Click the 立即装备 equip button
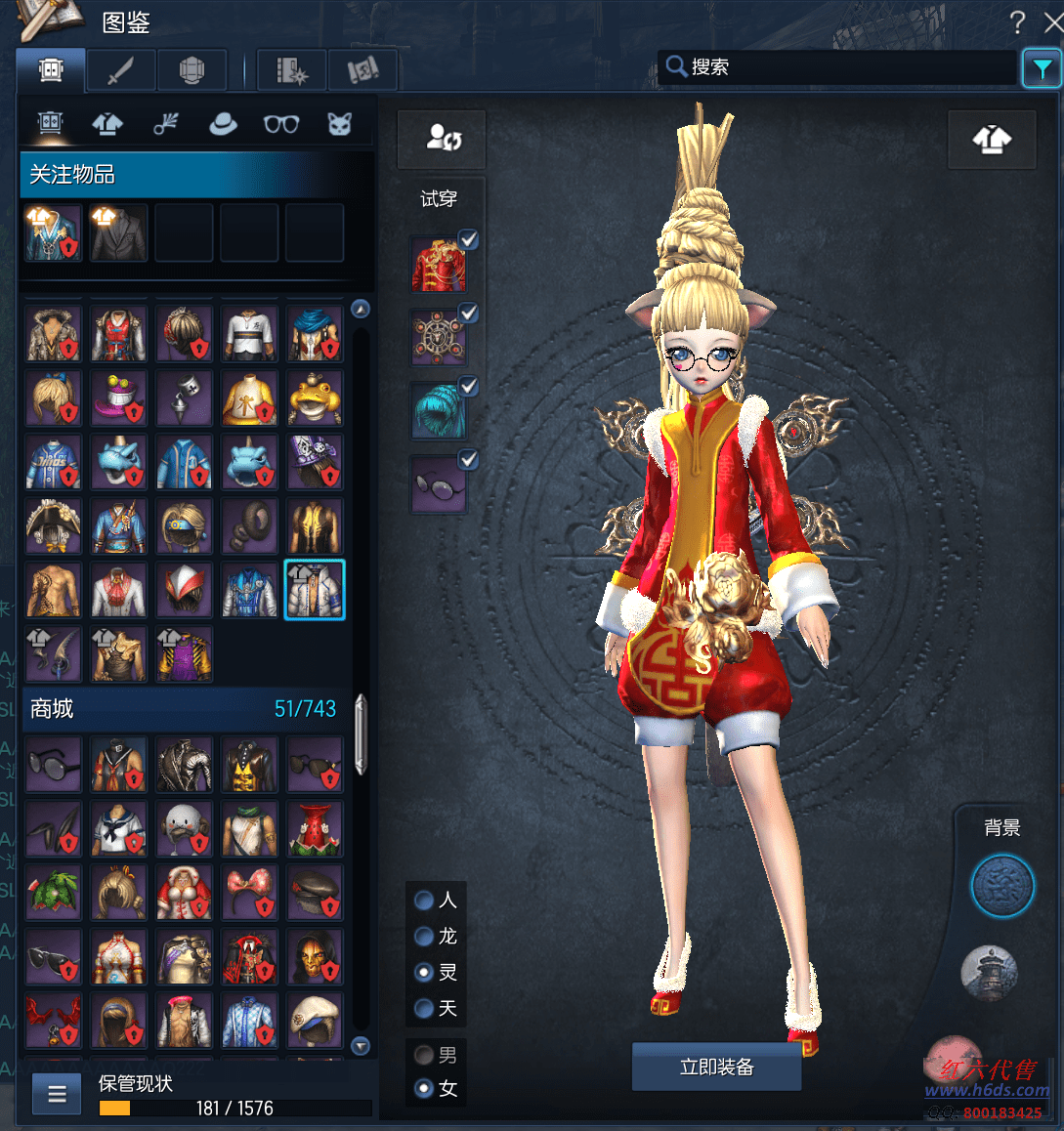The height and width of the screenshot is (1131, 1064). (x=716, y=1067)
